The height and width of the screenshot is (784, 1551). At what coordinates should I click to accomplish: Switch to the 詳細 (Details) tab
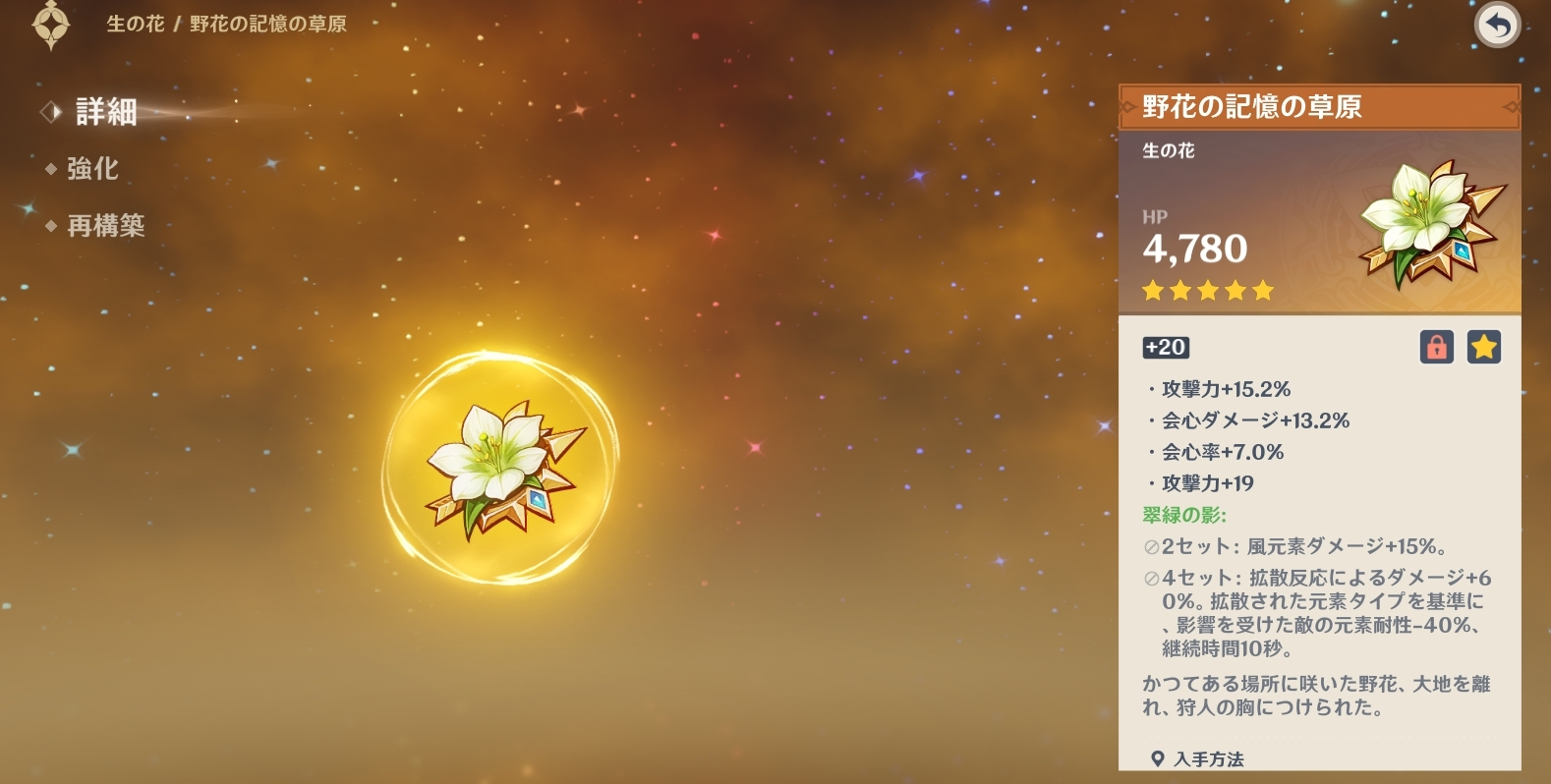coord(105,112)
